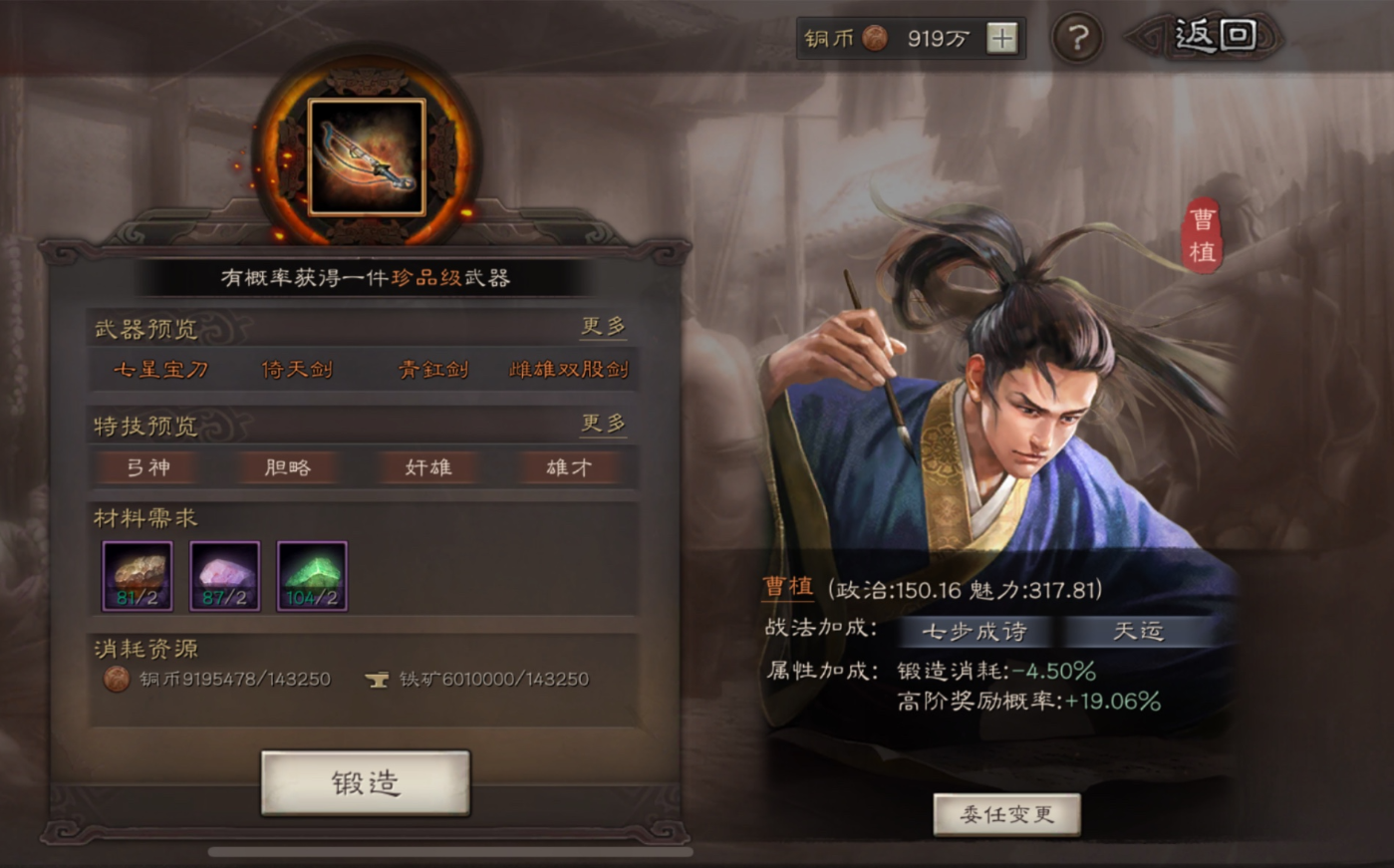The width and height of the screenshot is (1394, 868).
Task: Click the copper coin icon in top currency bar
Action: pos(874,38)
